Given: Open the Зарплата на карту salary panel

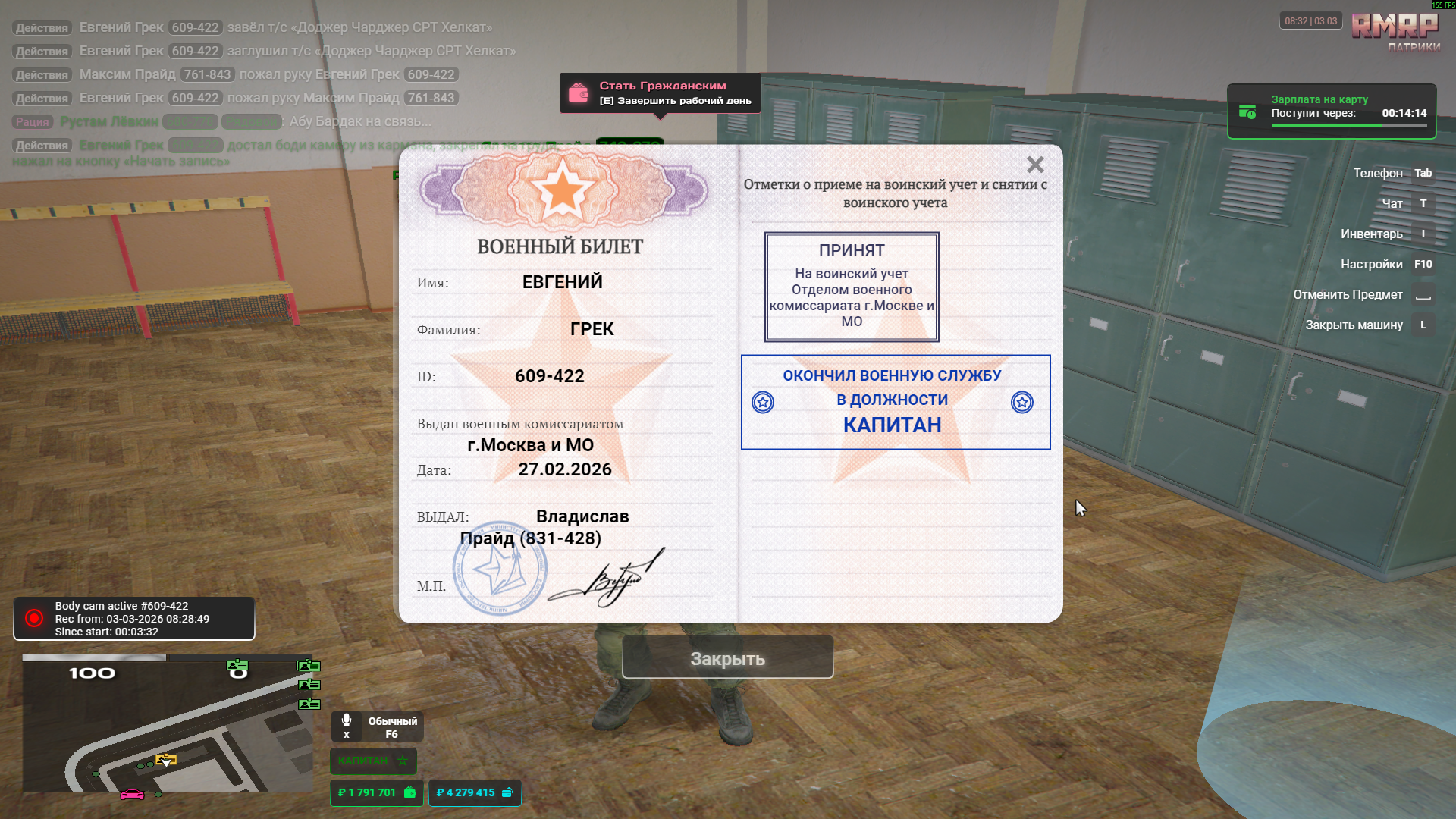Looking at the screenshot, I should pyautogui.click(x=1332, y=111).
